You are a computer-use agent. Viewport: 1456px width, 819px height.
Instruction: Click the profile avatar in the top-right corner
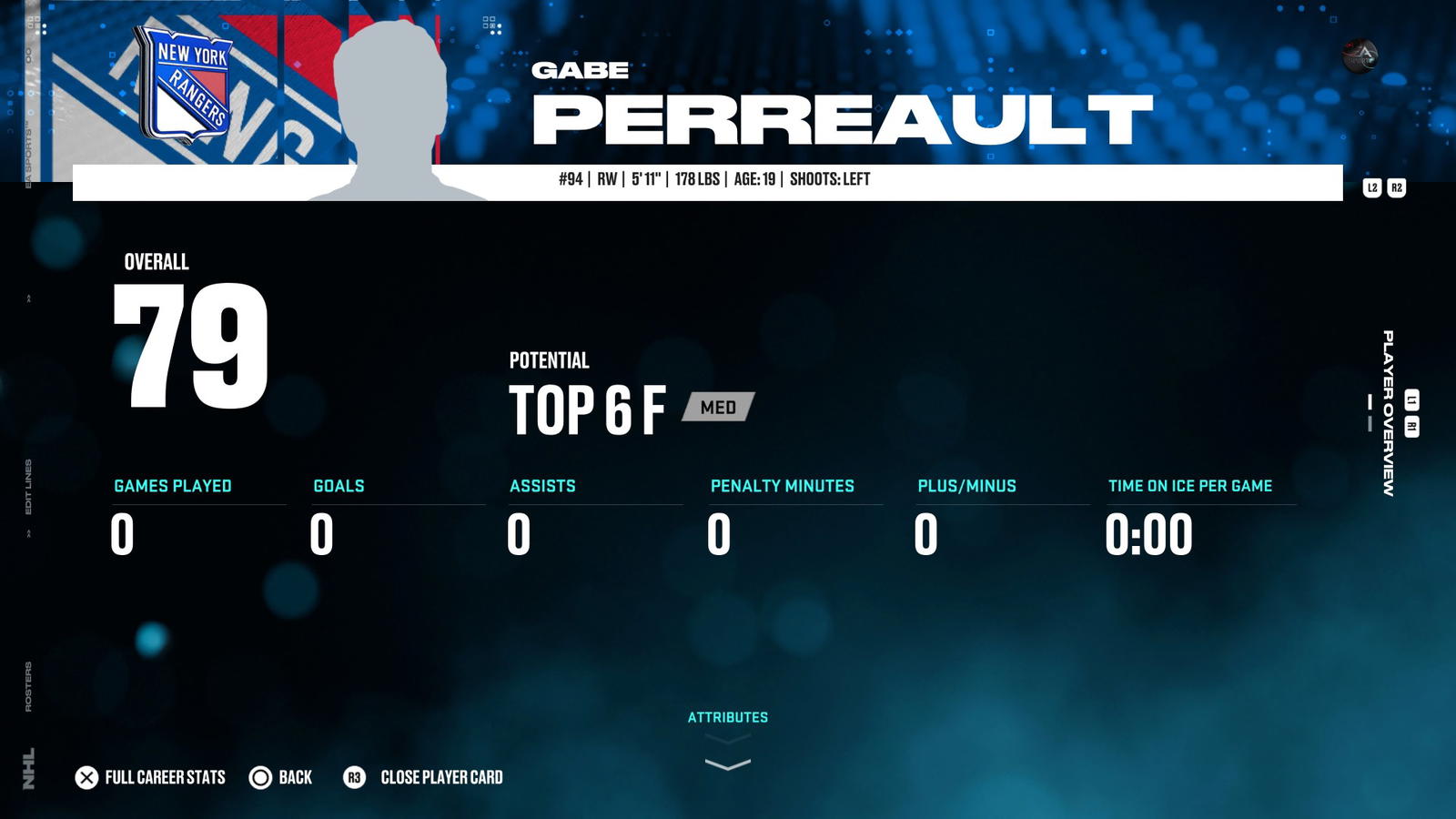click(1358, 56)
